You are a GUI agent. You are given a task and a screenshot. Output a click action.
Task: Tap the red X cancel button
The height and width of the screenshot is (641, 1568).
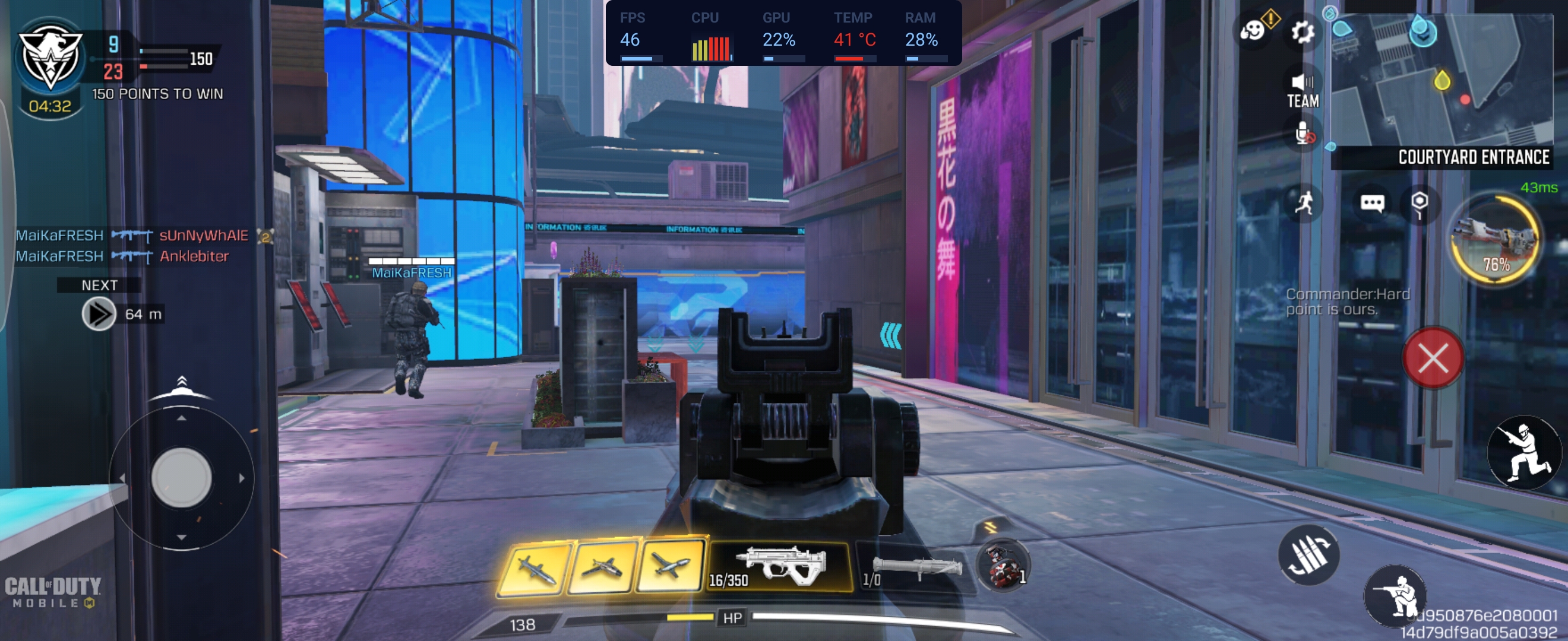(1433, 358)
